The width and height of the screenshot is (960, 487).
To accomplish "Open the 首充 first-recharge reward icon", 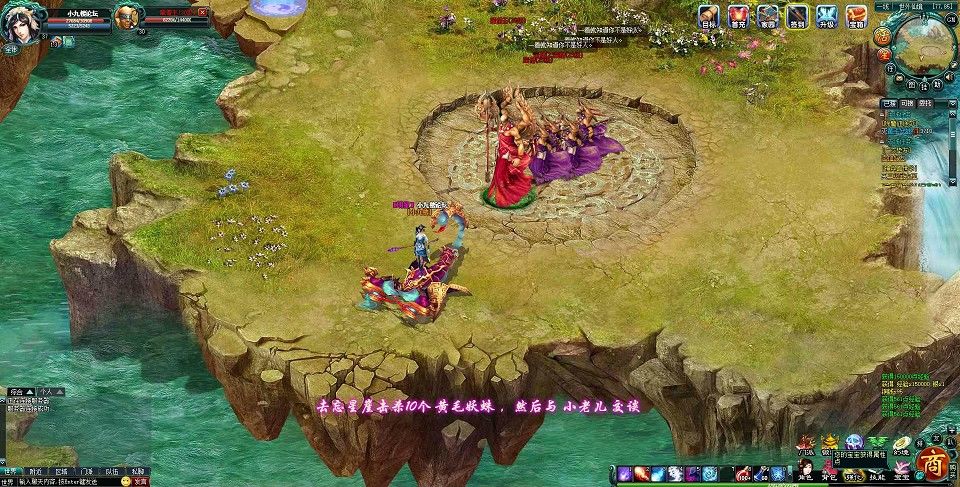I will pos(738,16).
